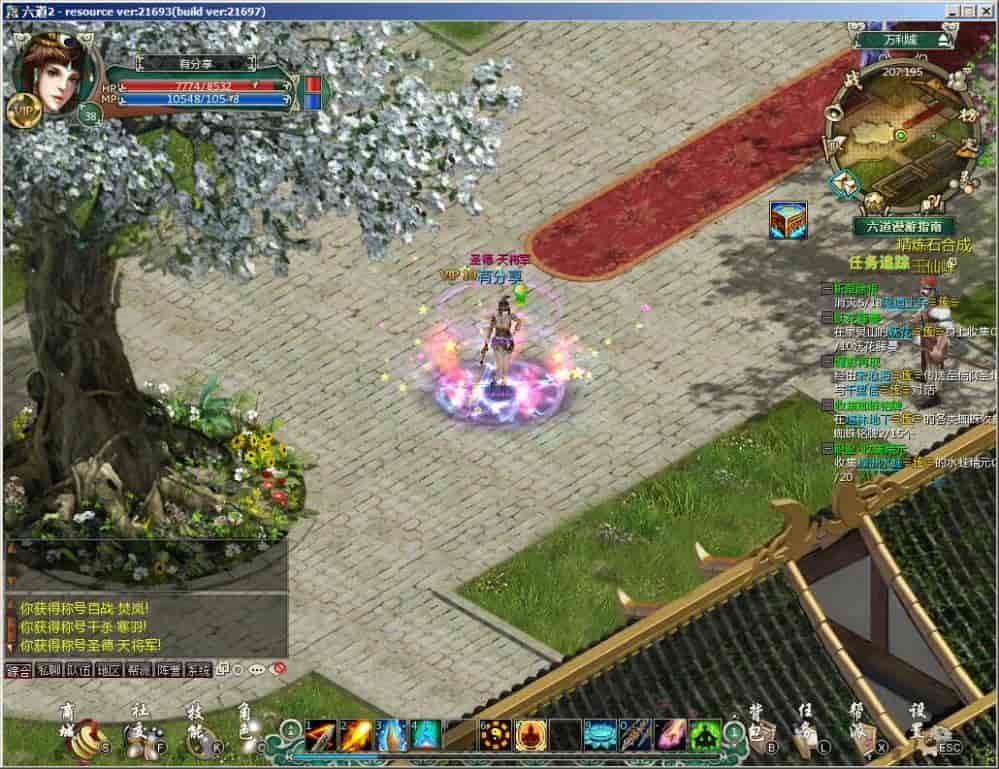Select the 系统 system chat tab
Image resolution: width=999 pixels, height=769 pixels.
tap(199, 670)
